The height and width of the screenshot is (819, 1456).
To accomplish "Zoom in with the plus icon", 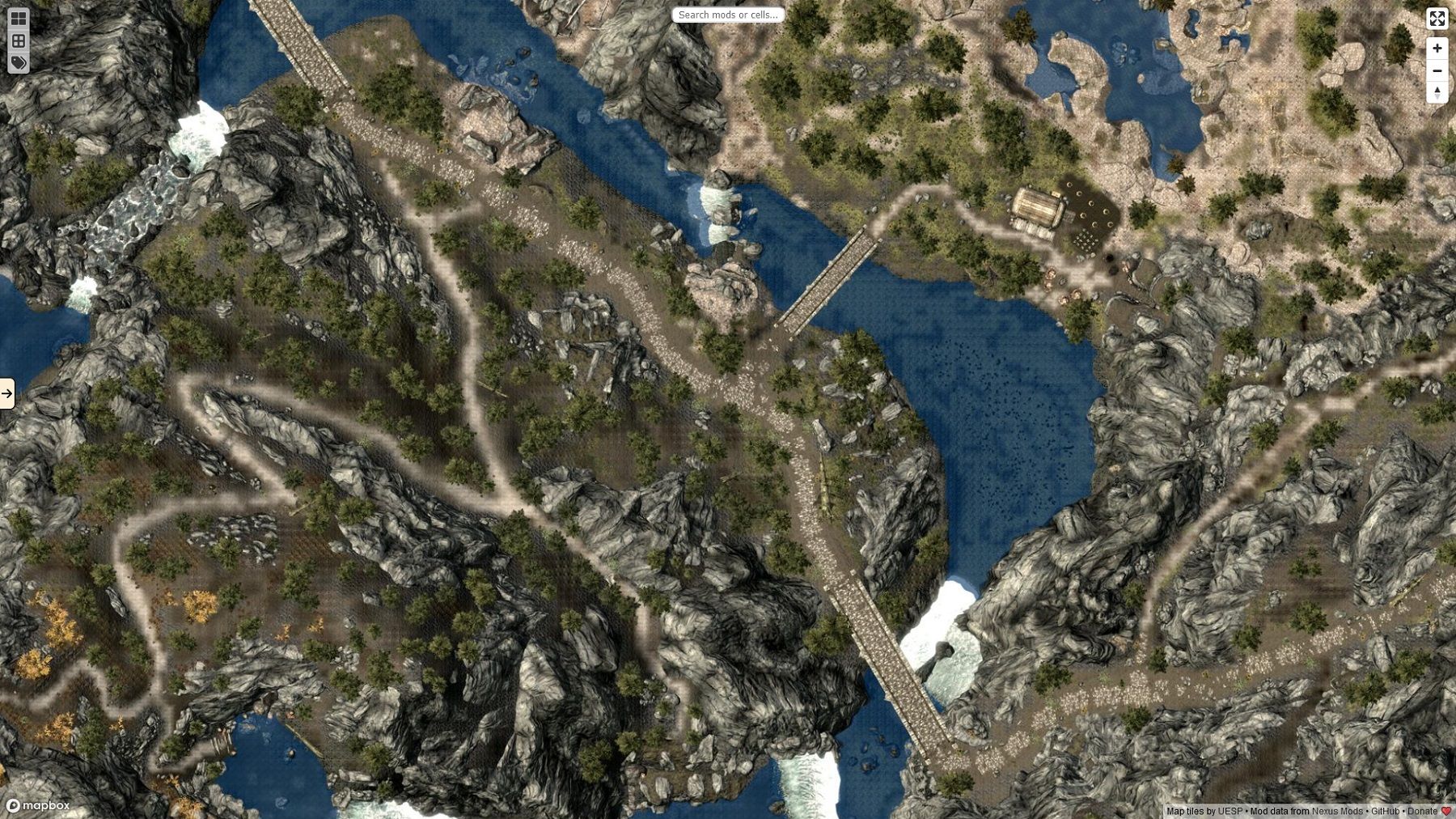I will [x=1437, y=49].
